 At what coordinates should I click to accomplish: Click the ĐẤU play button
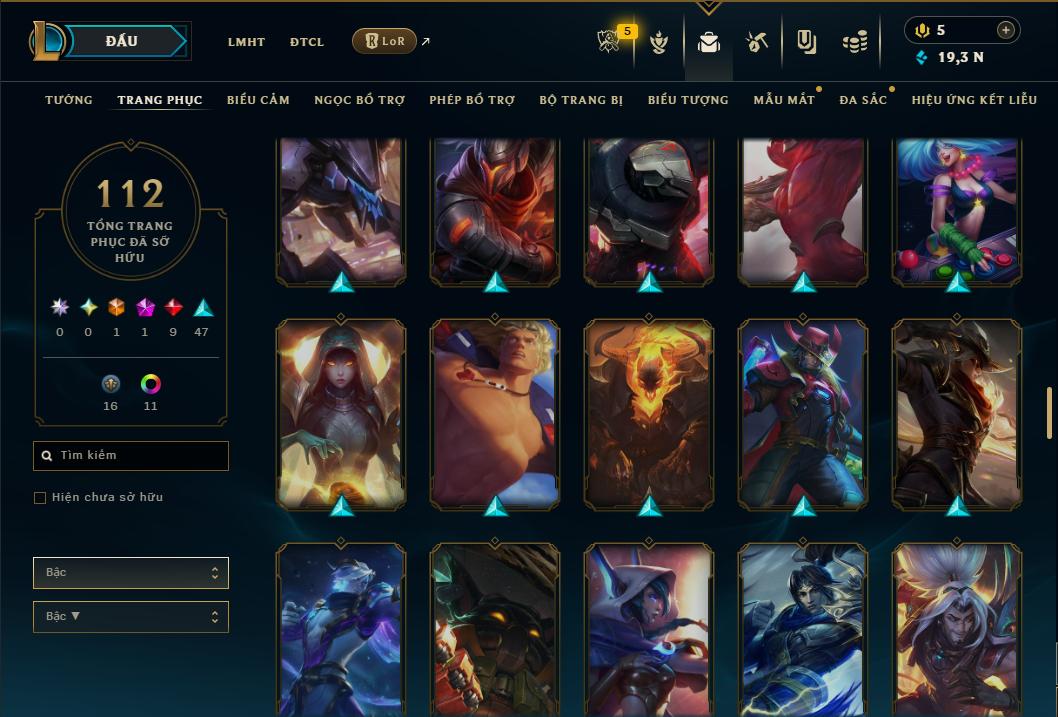click(x=122, y=41)
